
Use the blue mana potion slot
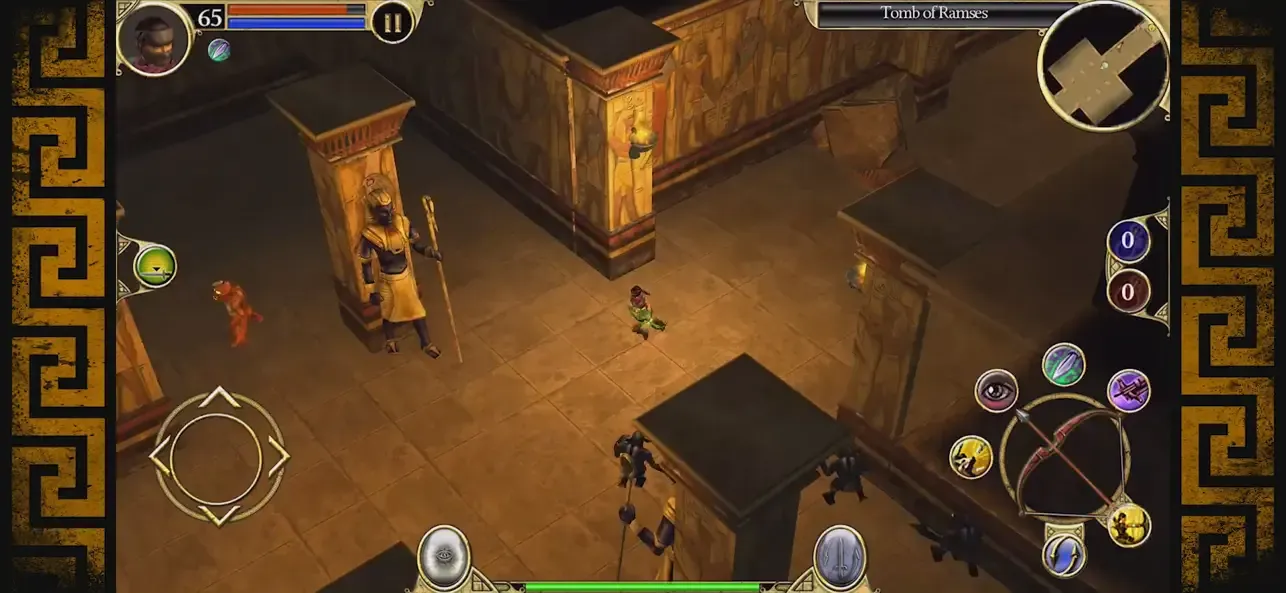click(1128, 241)
